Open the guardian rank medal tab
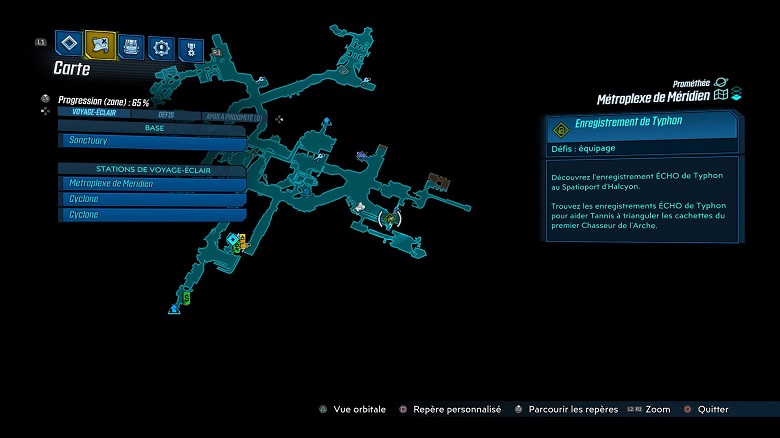The image size is (780, 438). point(190,47)
